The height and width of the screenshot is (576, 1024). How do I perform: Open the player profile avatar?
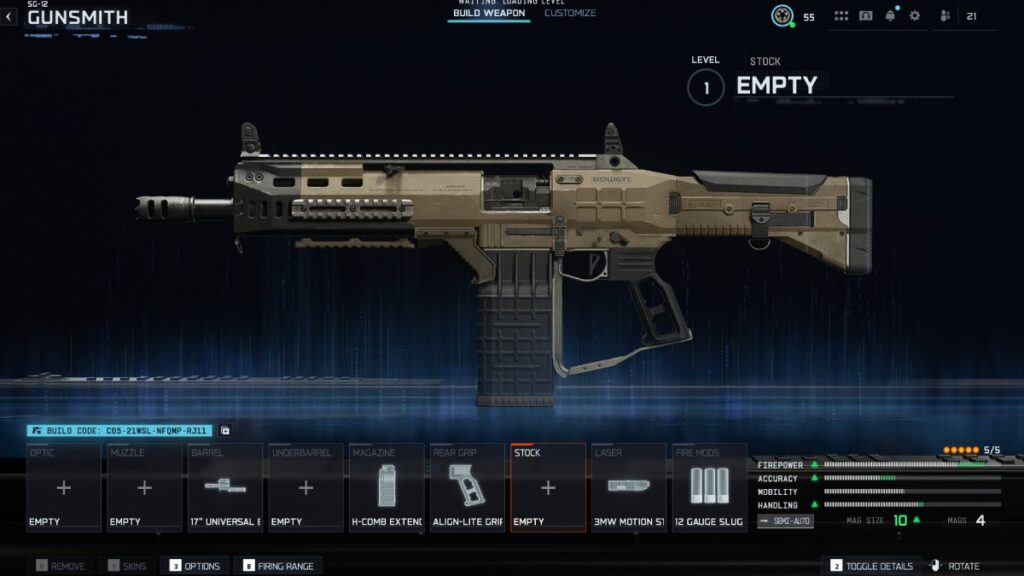tap(782, 16)
